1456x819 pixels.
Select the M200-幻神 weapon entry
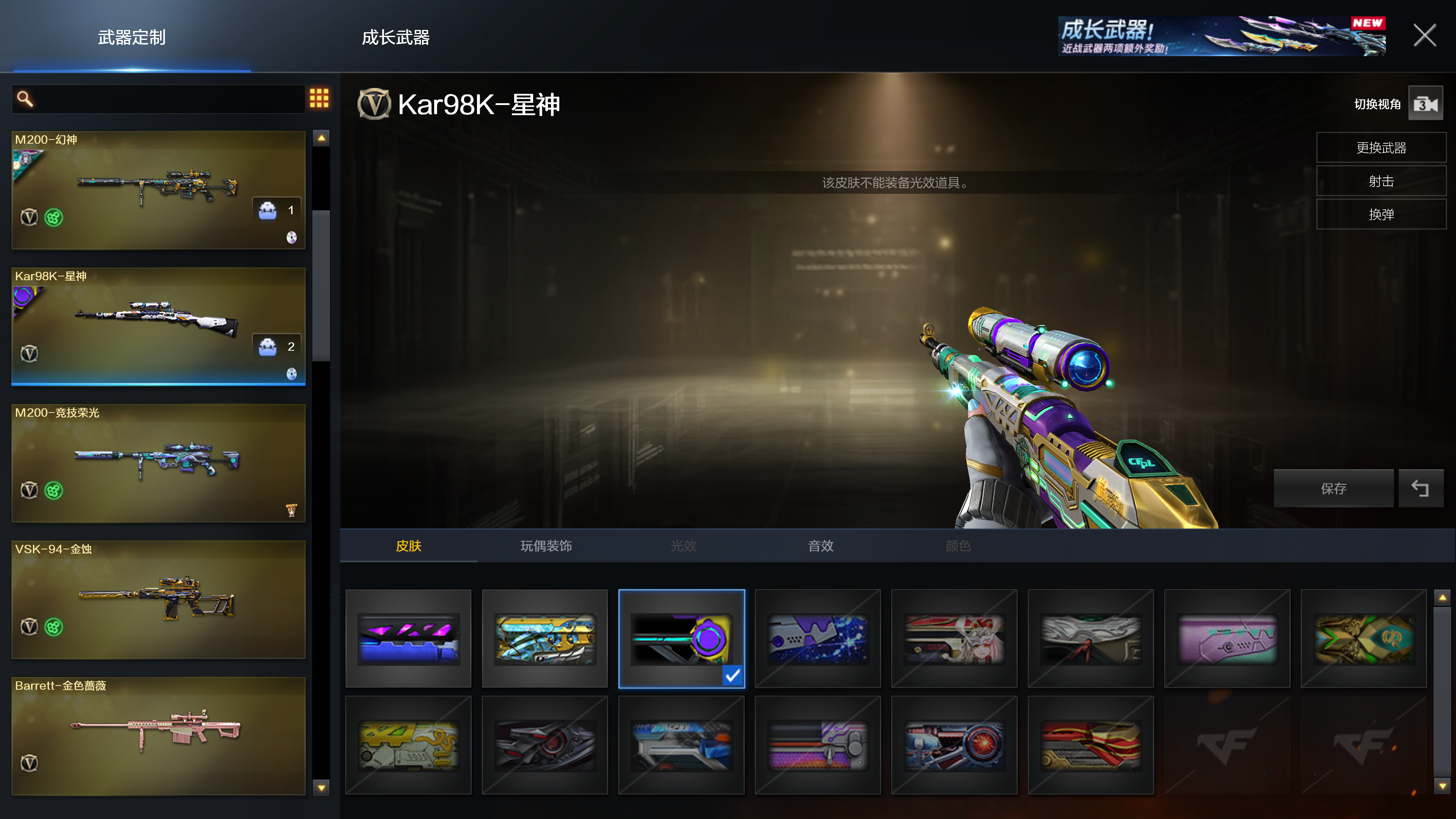click(x=158, y=190)
